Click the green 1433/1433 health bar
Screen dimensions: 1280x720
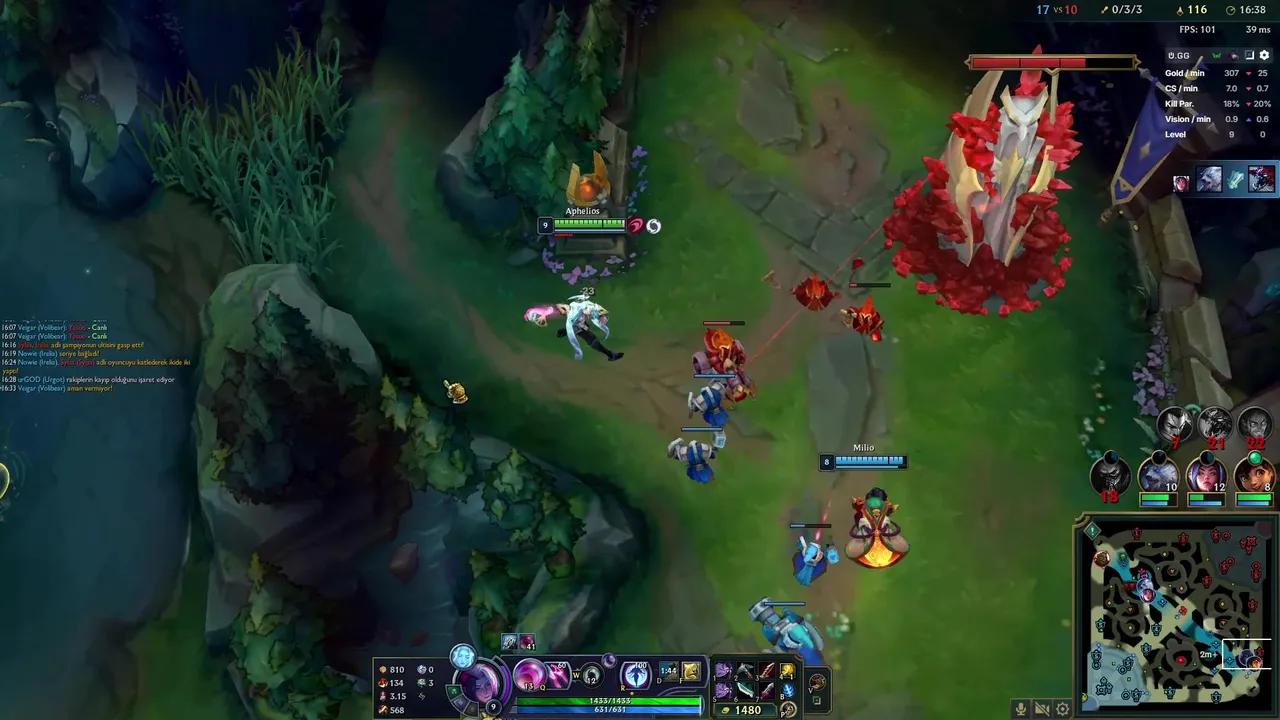[610, 700]
